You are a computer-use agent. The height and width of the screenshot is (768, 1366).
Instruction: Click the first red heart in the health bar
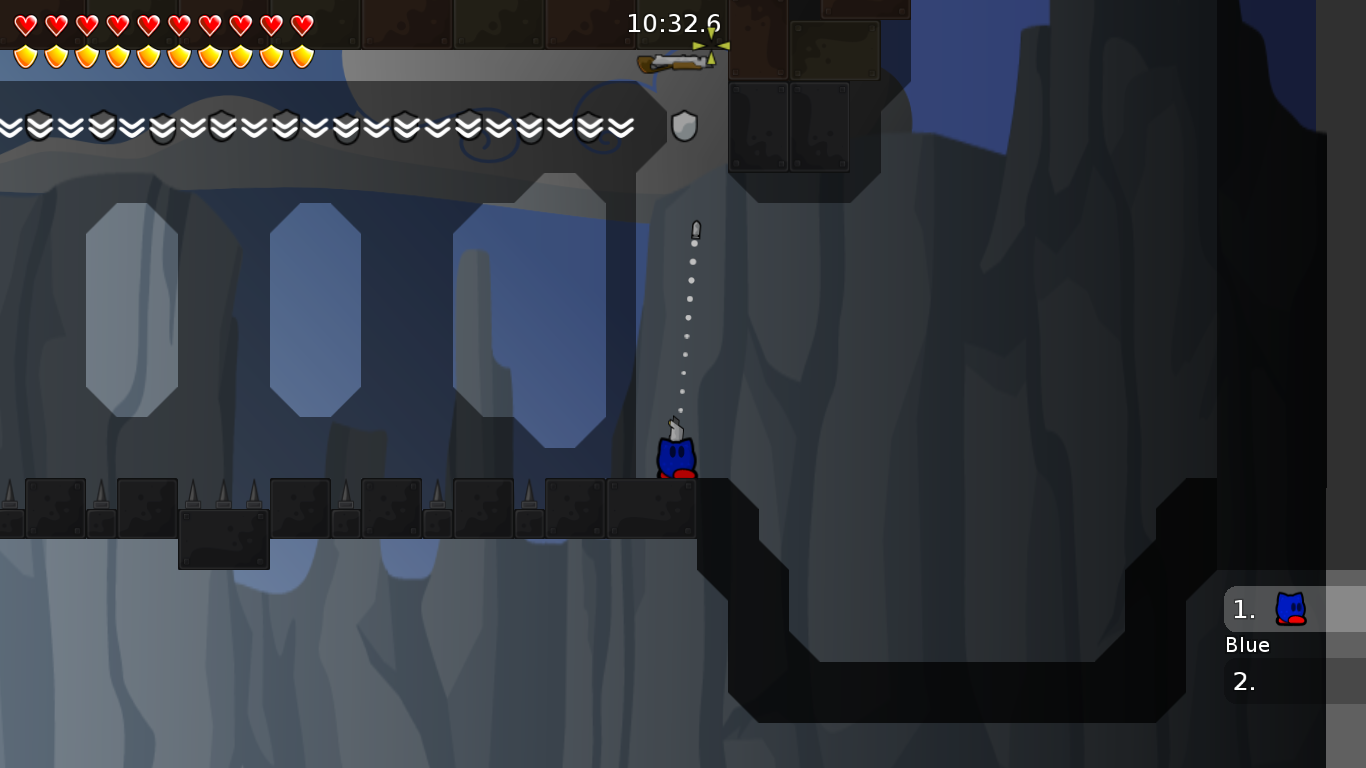(x=24, y=23)
